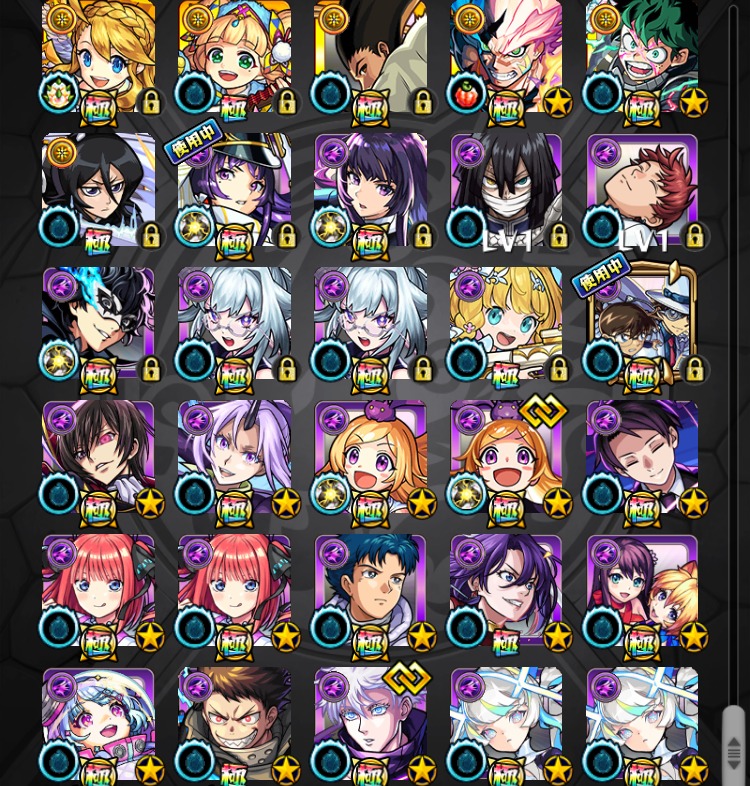The height and width of the screenshot is (786, 750).
Task: Pick the dark-skinned man in white coat
Action: point(371,57)
